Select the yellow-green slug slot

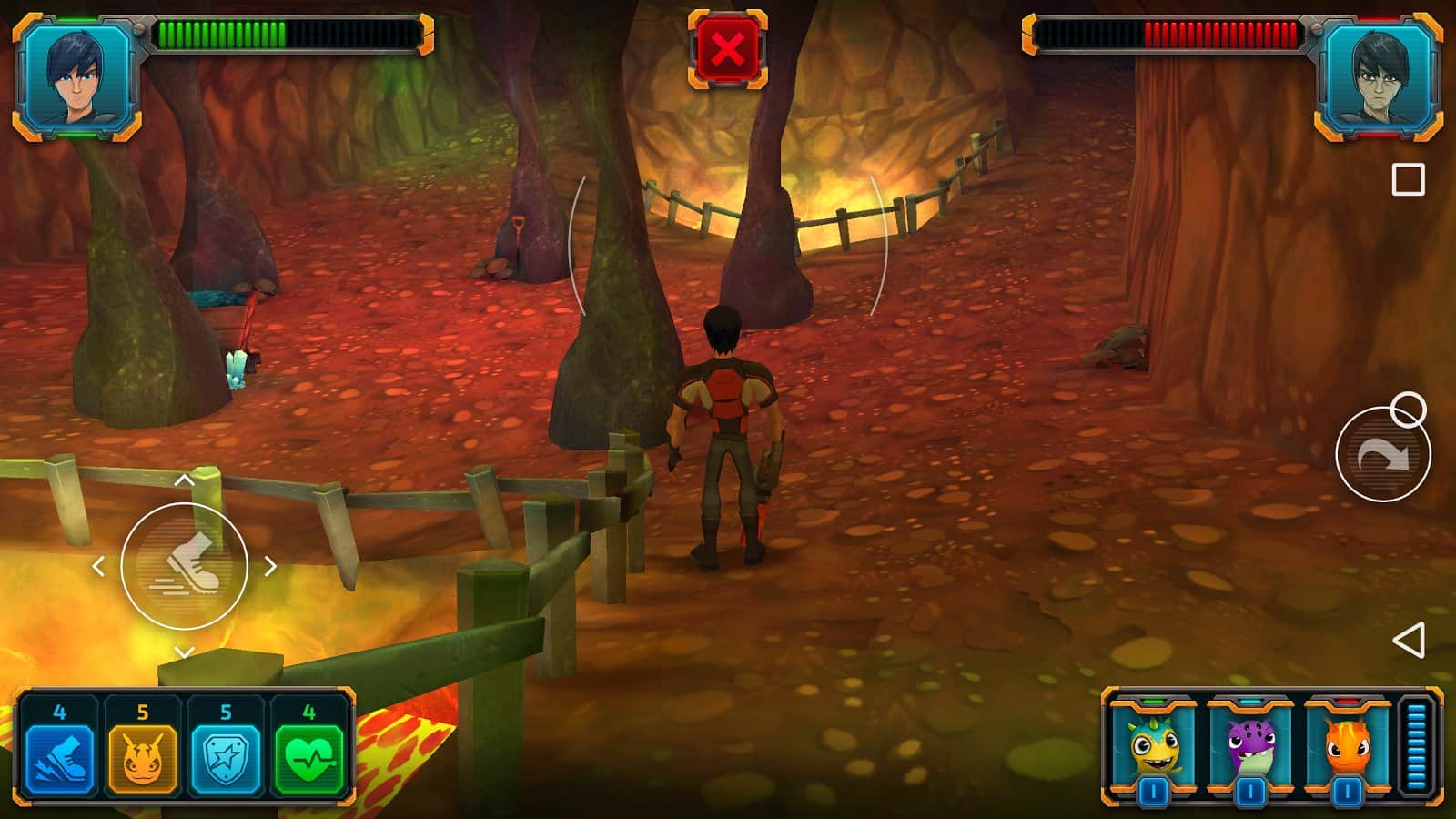point(1153,748)
